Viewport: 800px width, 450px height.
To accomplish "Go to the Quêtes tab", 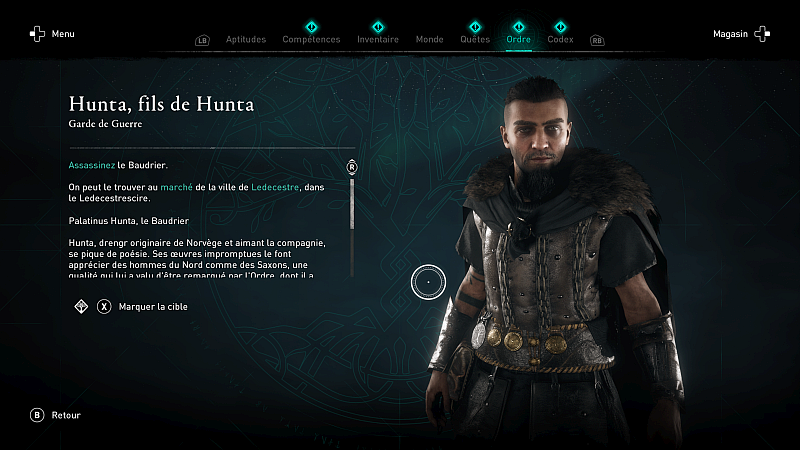I will 474,40.
